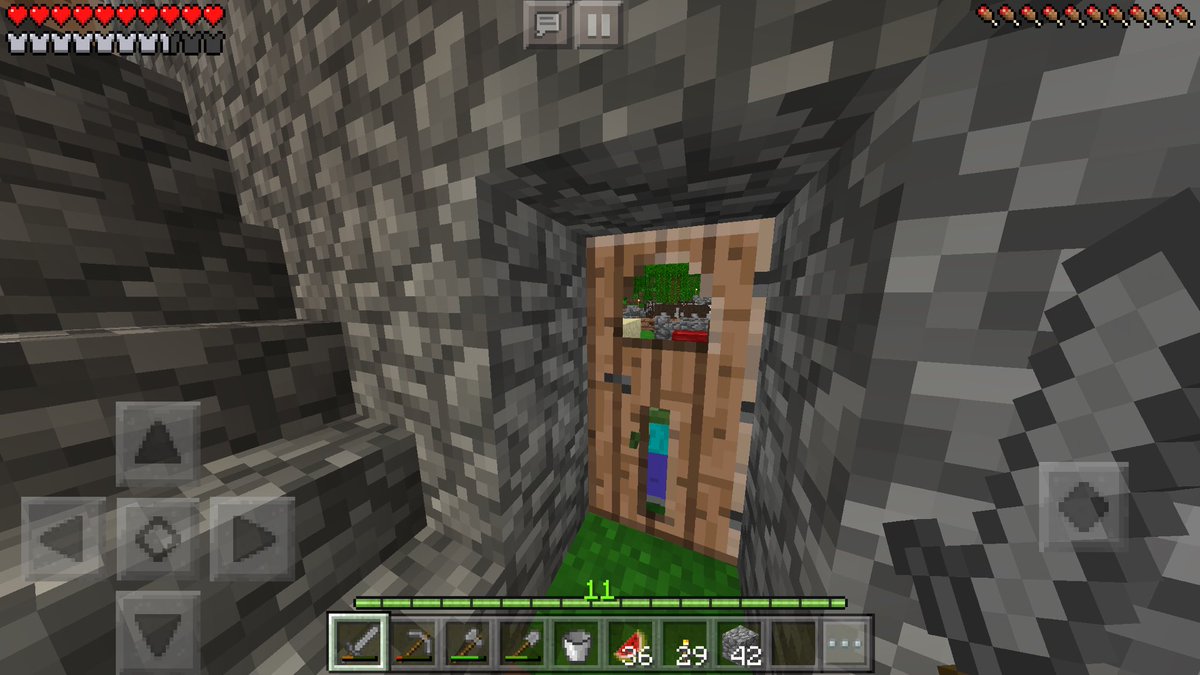The width and height of the screenshot is (1200, 675).
Task: Pick the torch stack of 29
Action: coord(683,643)
